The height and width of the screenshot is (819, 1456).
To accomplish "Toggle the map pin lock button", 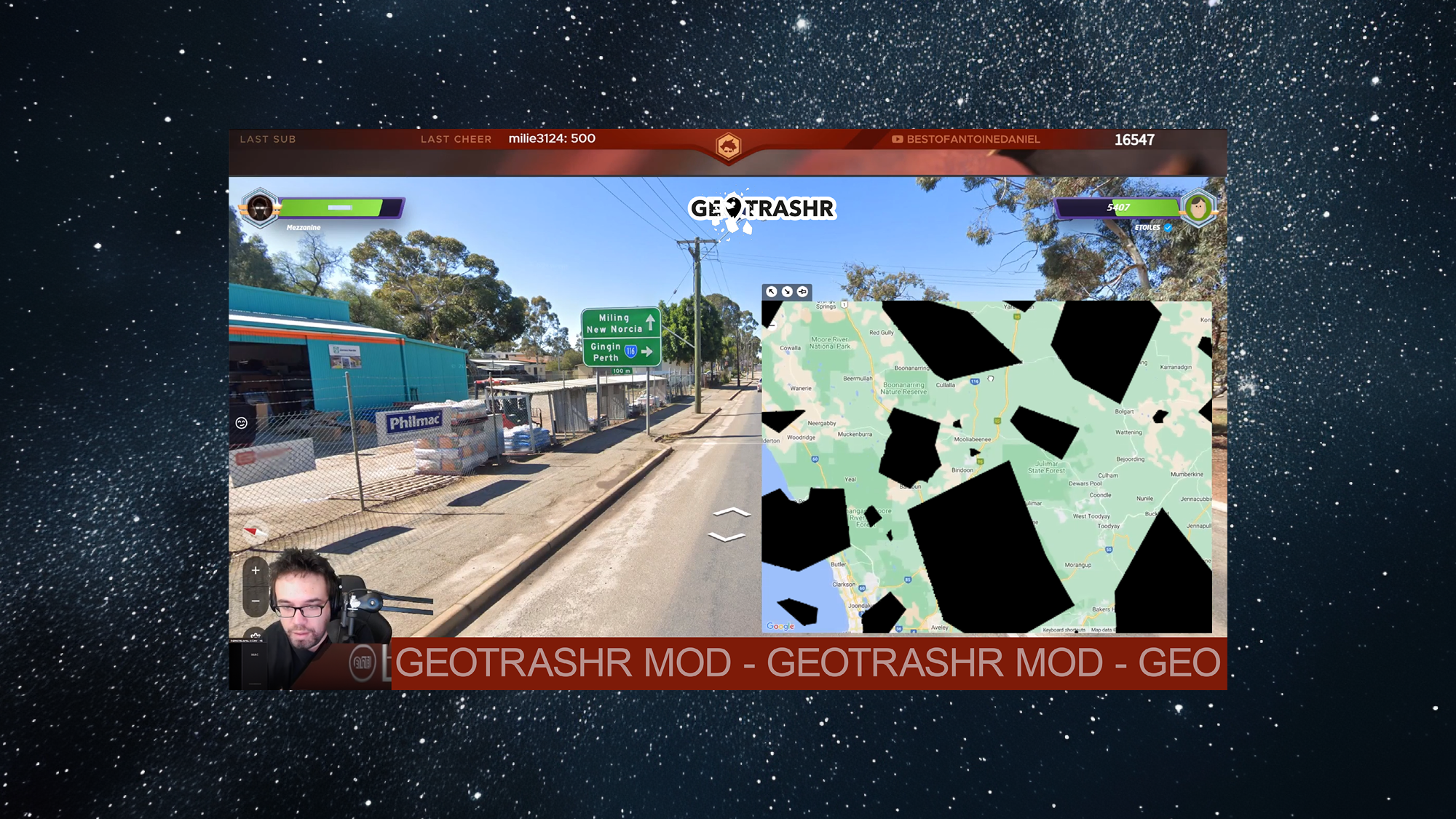I will (802, 291).
